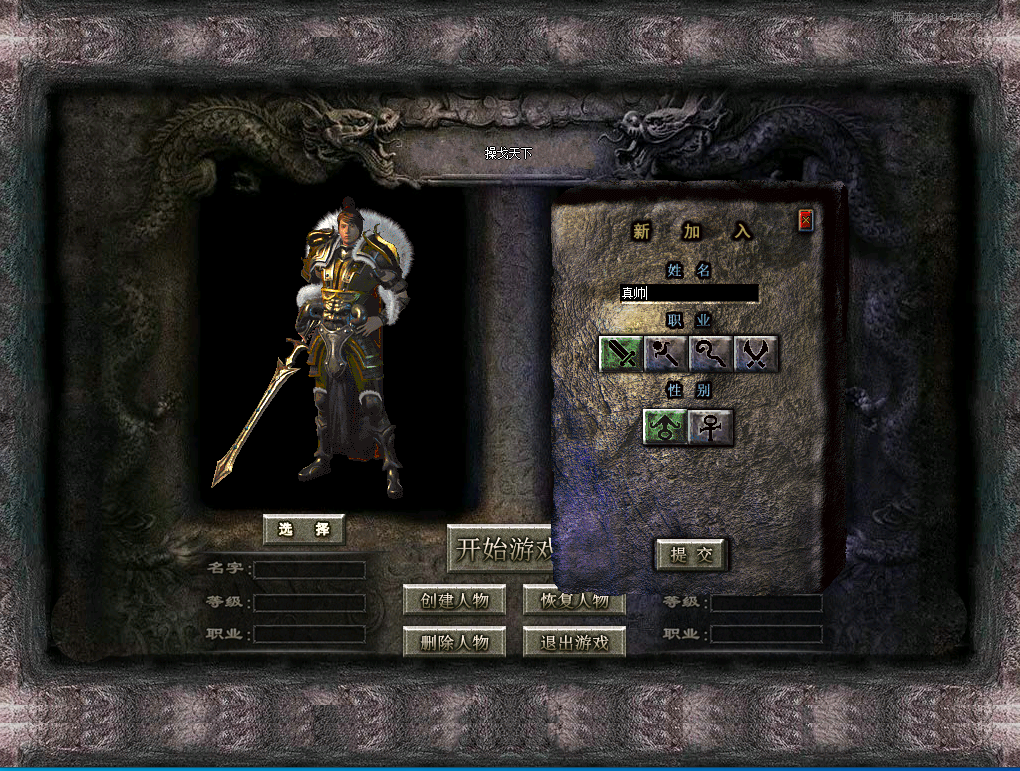This screenshot has width=1020, height=771.
Task: Start the game with 开始游戏
Action: pyautogui.click(x=501, y=549)
